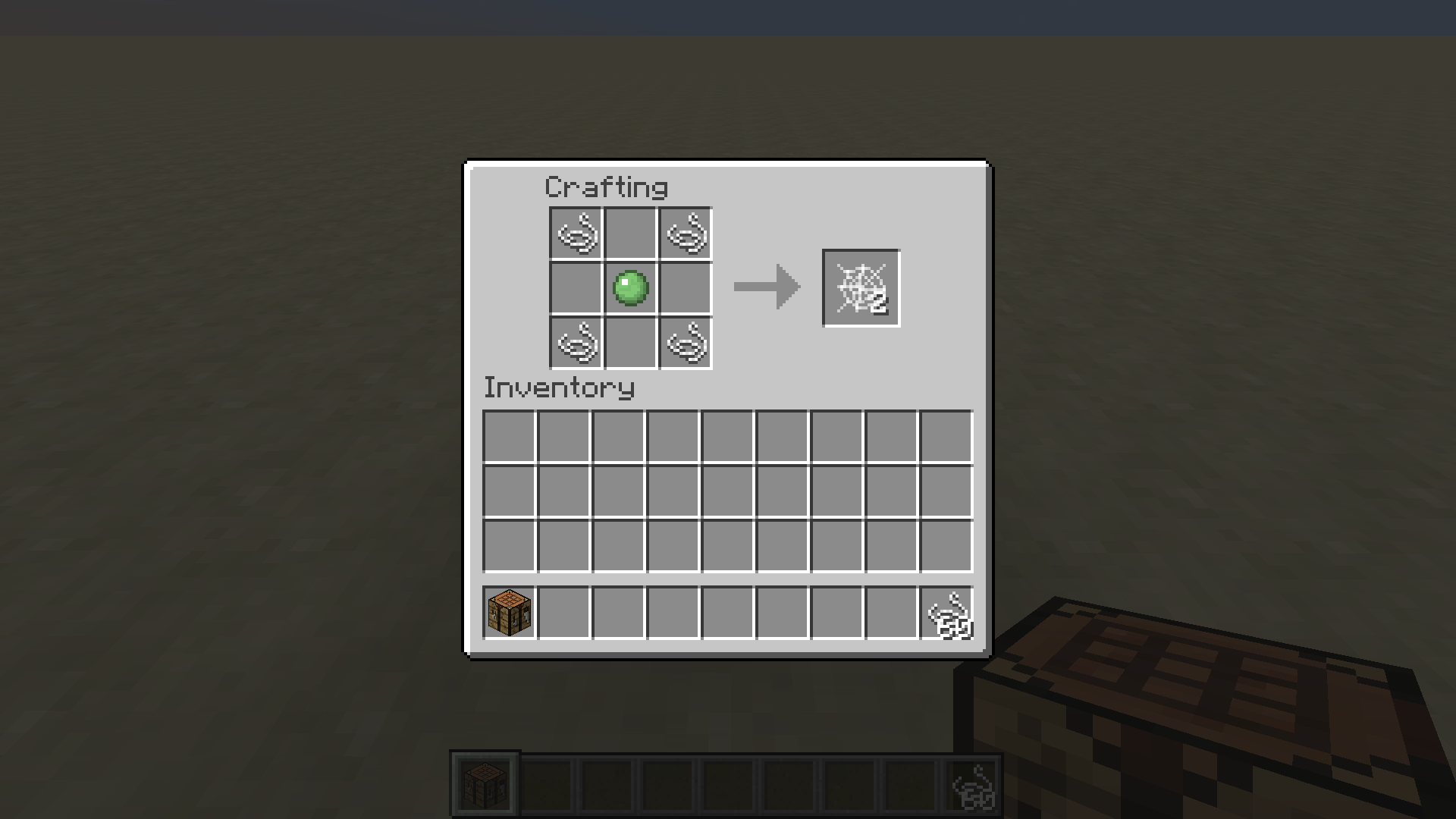
Task: Select the string in top-right crafting slot
Action: coord(685,233)
